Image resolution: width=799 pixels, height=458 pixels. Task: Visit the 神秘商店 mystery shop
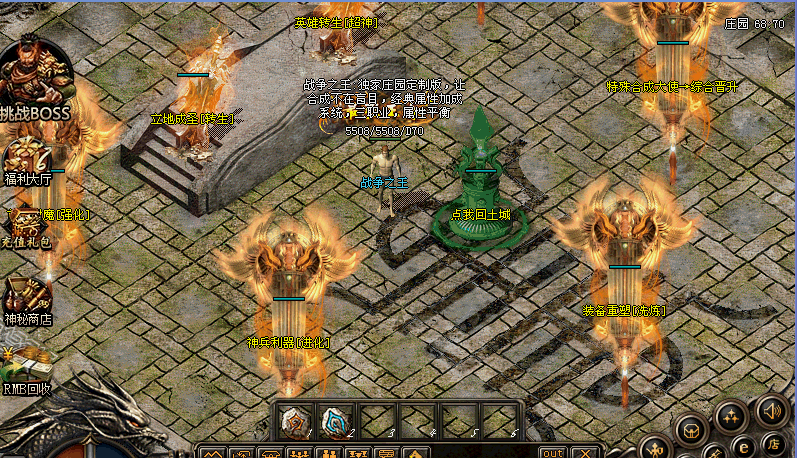tap(27, 298)
